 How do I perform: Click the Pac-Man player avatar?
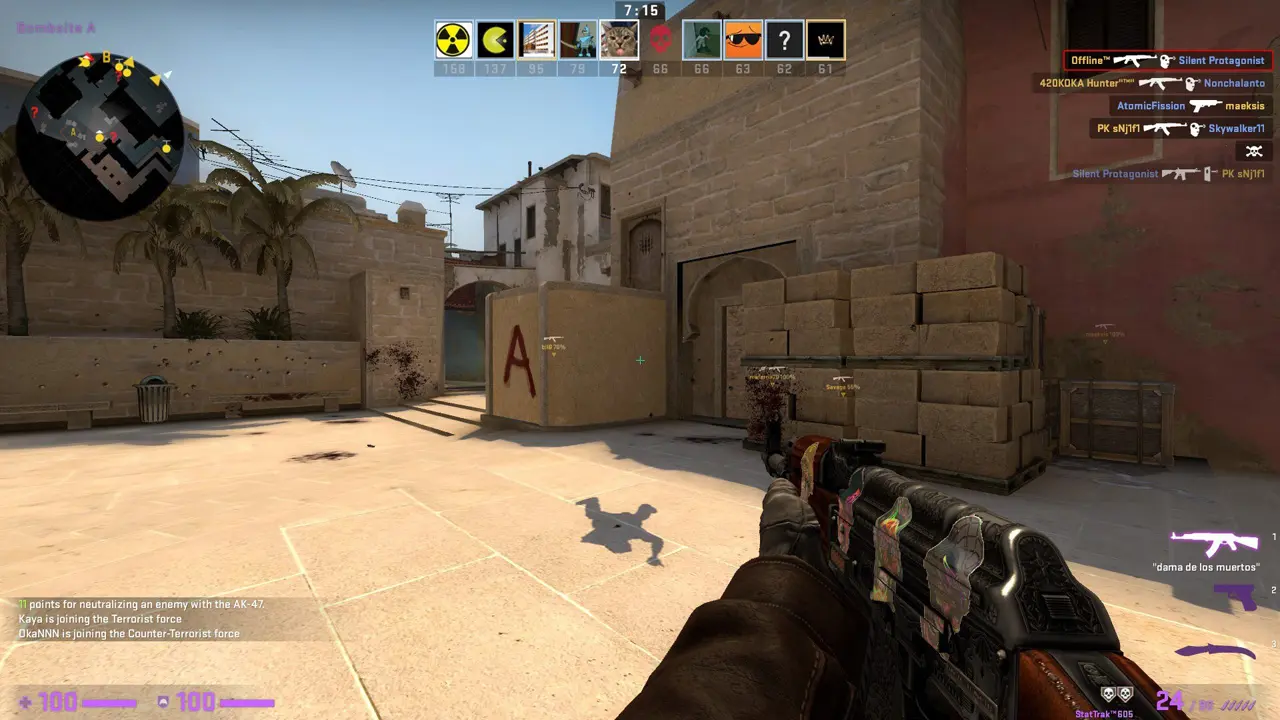click(x=495, y=40)
